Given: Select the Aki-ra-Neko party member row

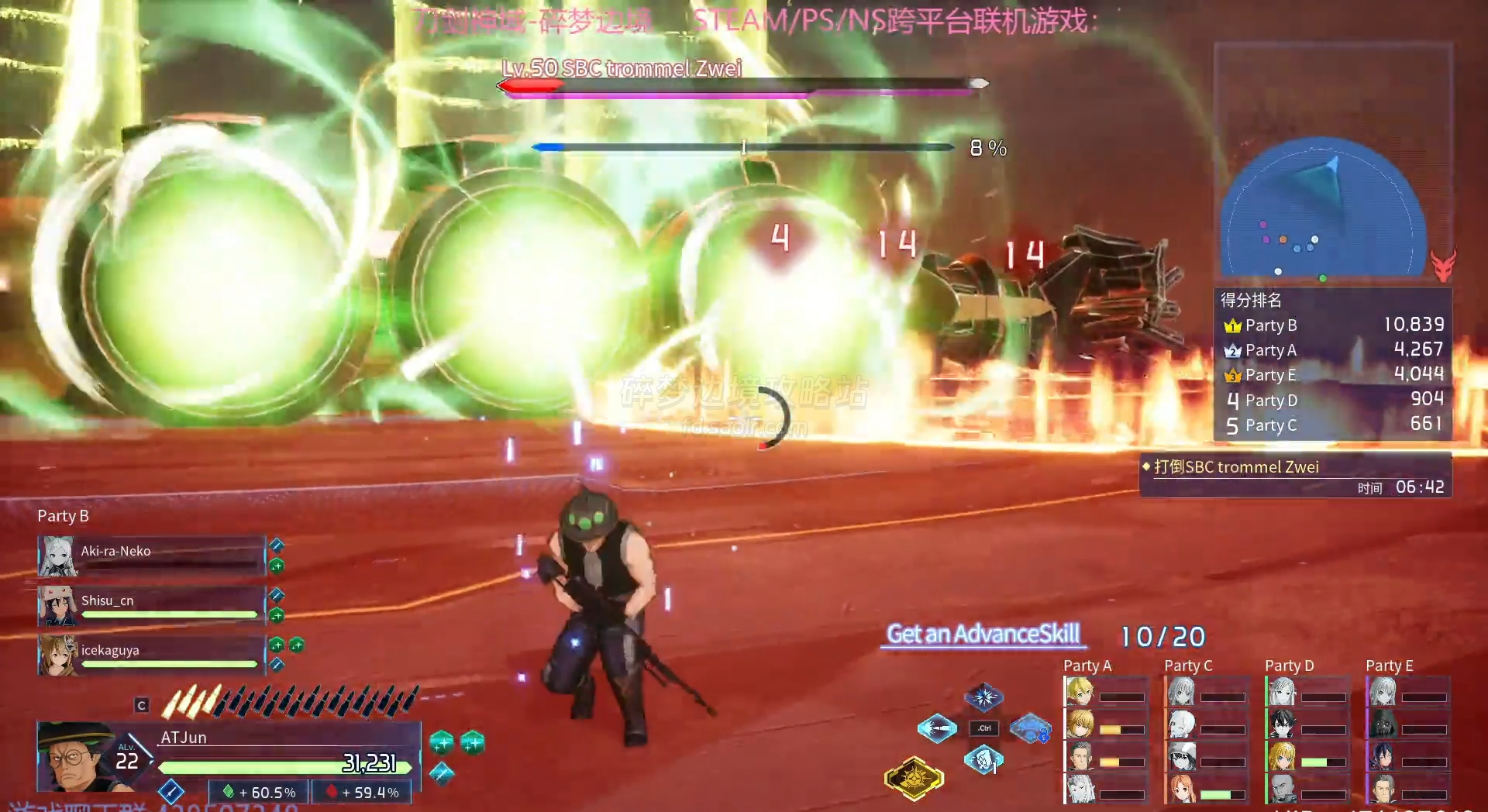Looking at the screenshot, I should click(152, 556).
